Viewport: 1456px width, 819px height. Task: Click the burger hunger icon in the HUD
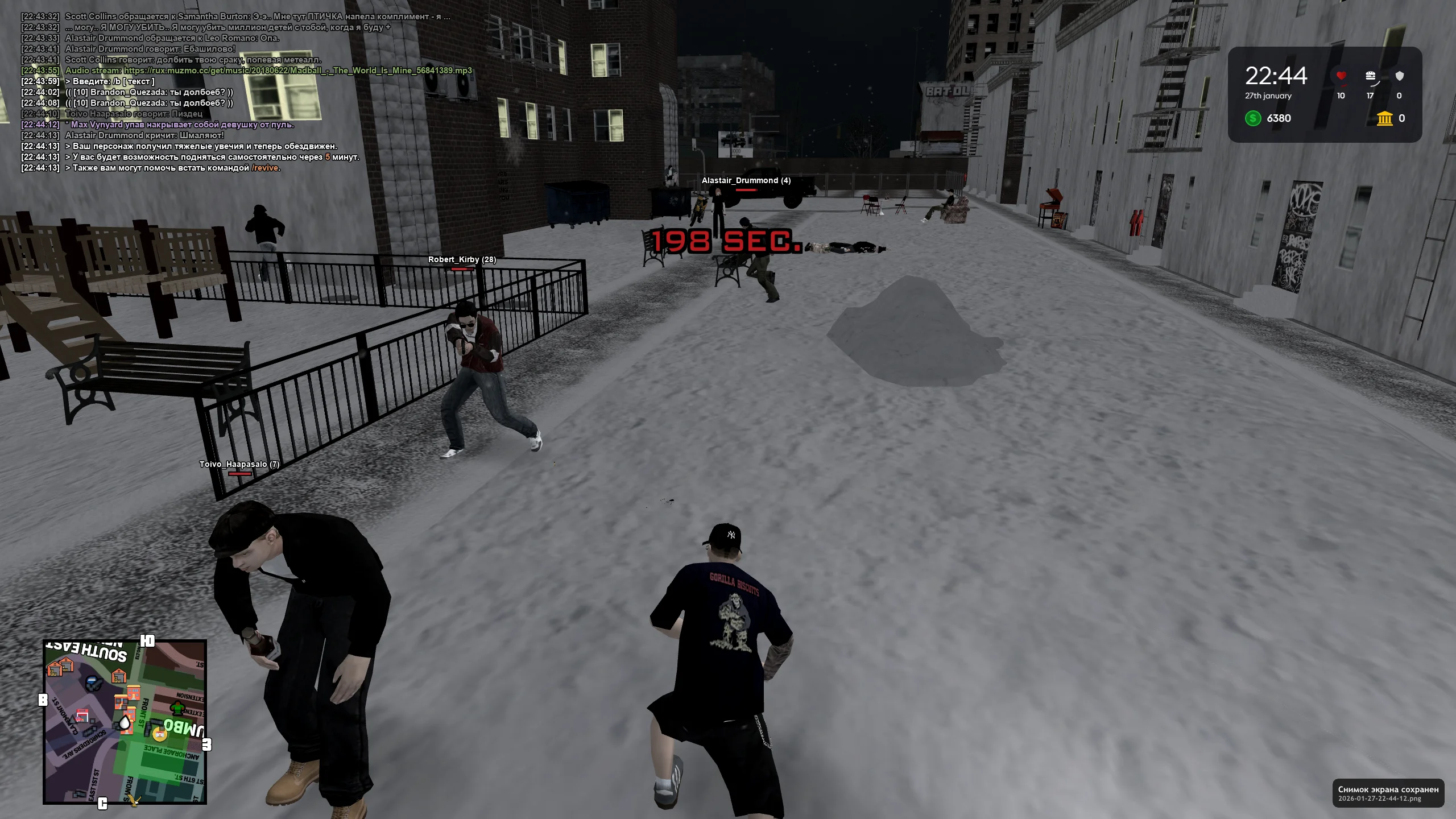pos(1370,76)
